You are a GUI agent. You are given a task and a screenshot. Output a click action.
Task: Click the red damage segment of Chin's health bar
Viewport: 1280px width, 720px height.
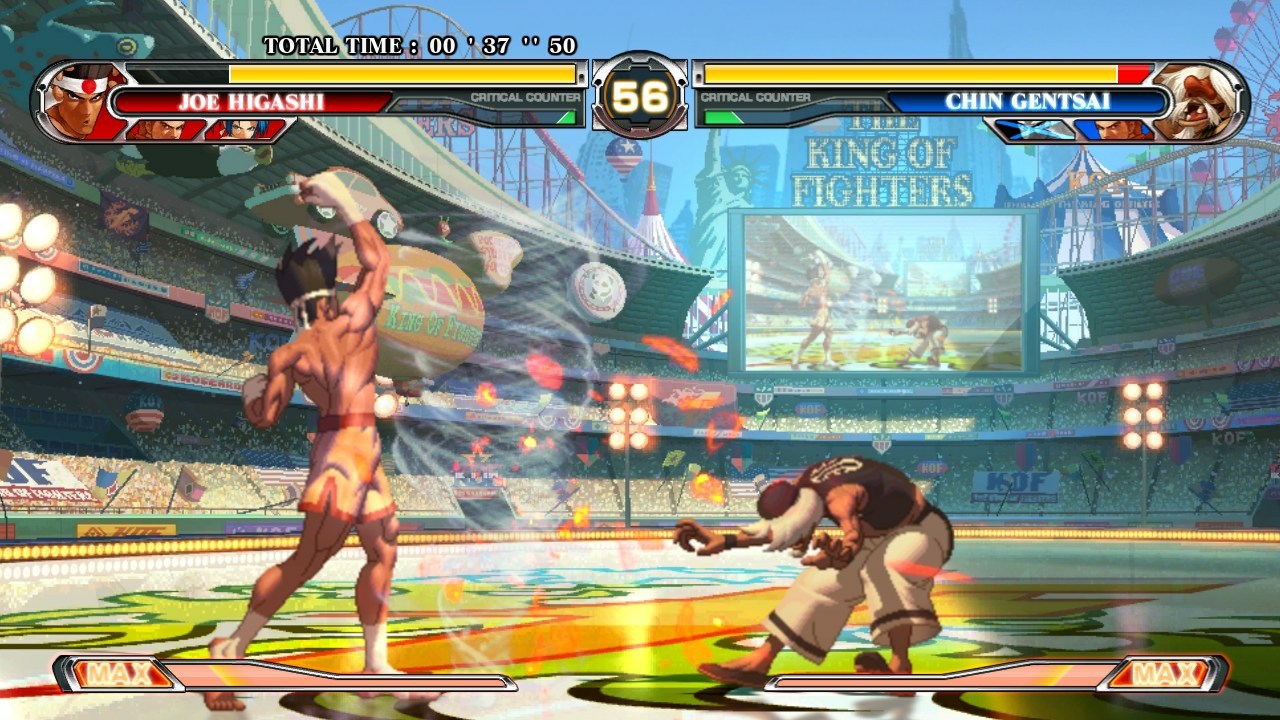pos(1133,73)
